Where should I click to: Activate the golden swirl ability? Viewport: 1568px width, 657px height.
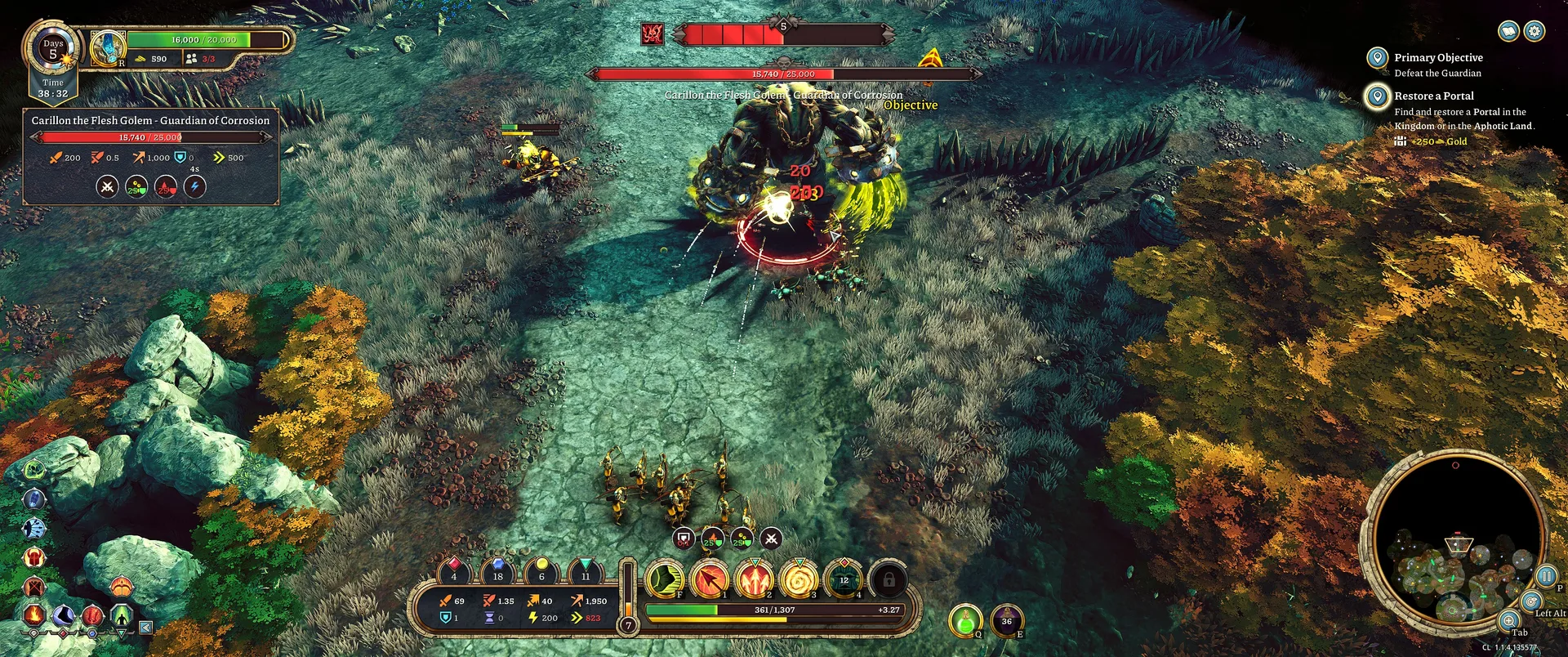[799, 579]
